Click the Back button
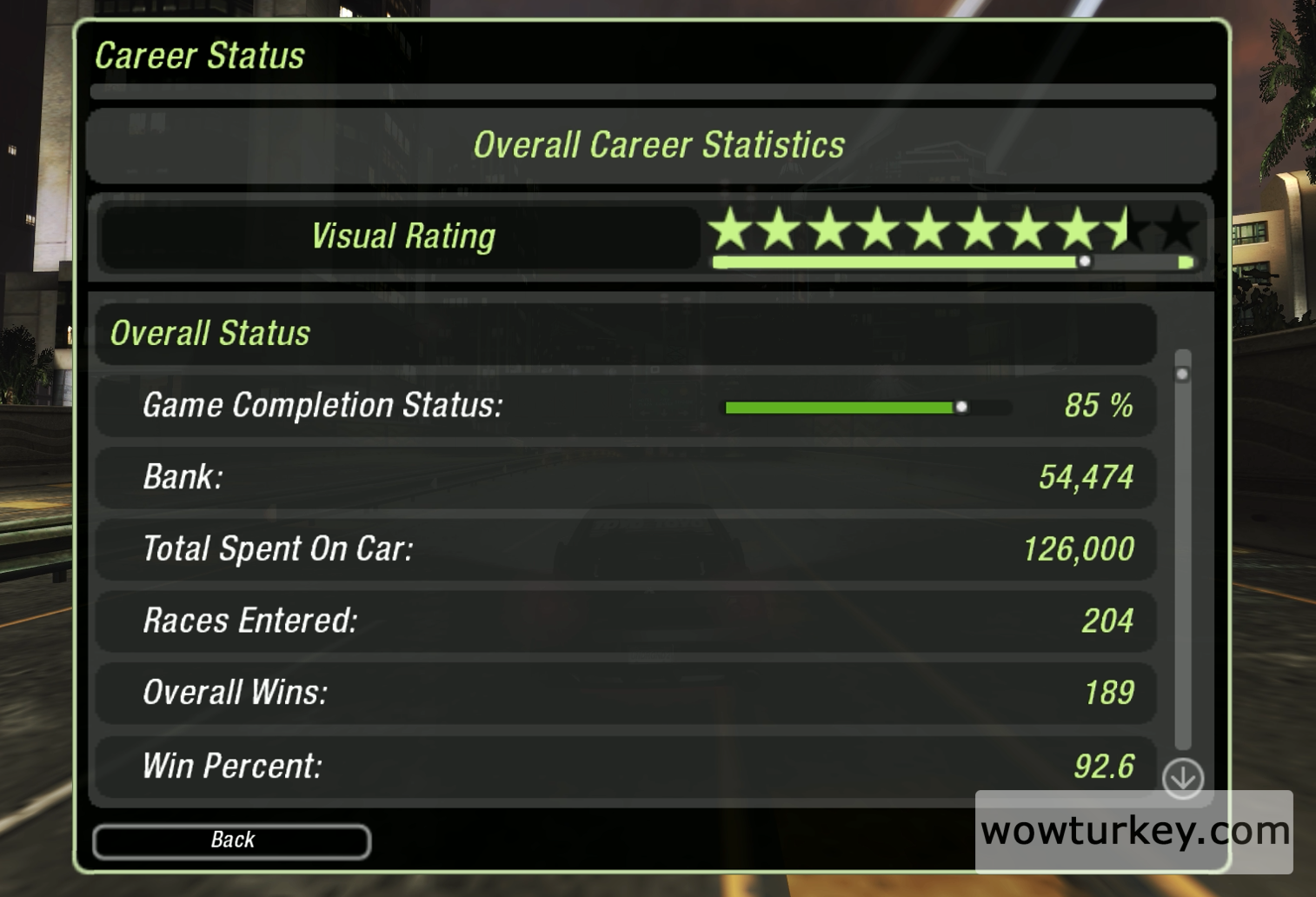 coord(232,841)
